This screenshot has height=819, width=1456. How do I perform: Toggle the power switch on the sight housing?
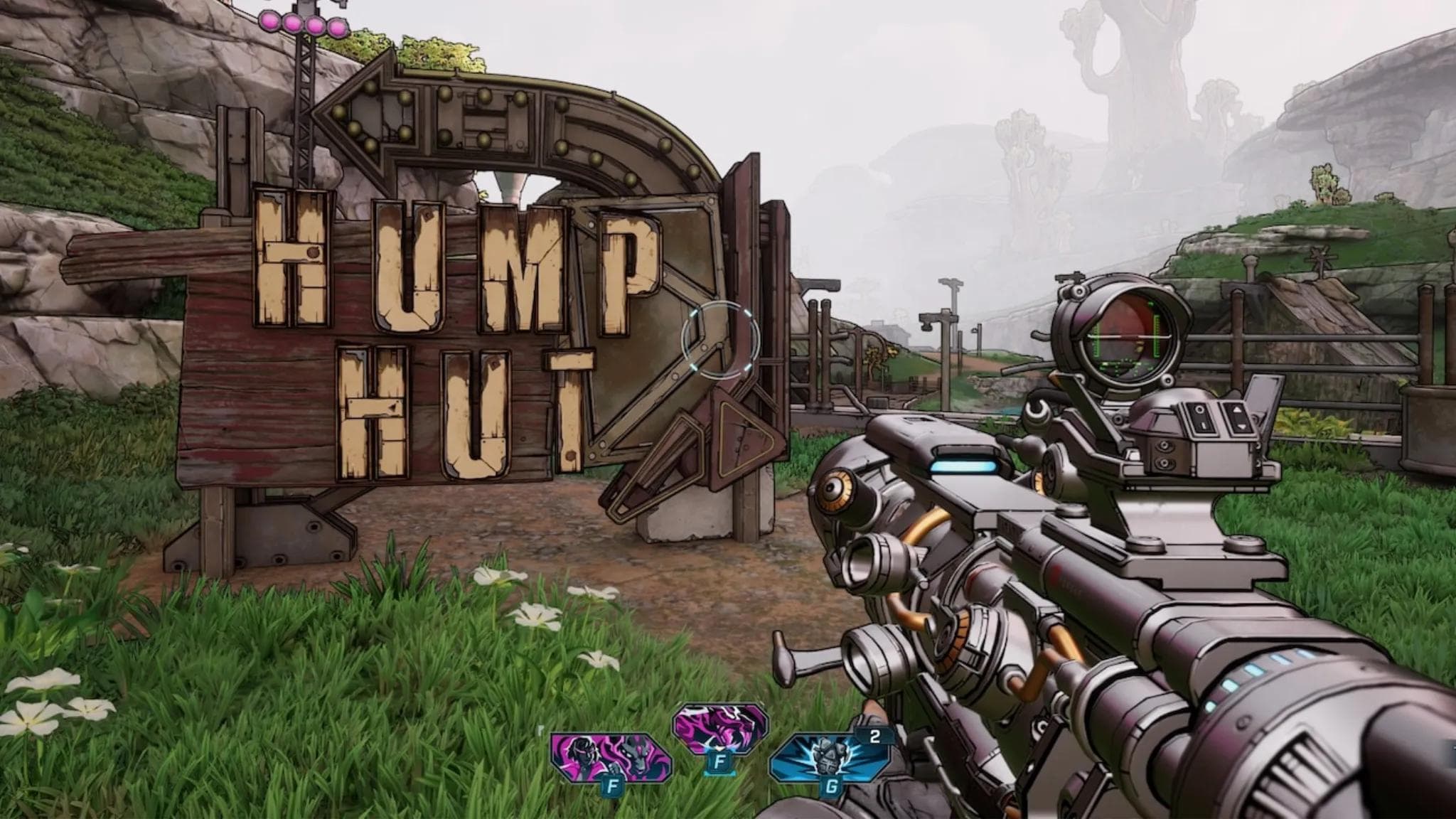(x=1199, y=418)
